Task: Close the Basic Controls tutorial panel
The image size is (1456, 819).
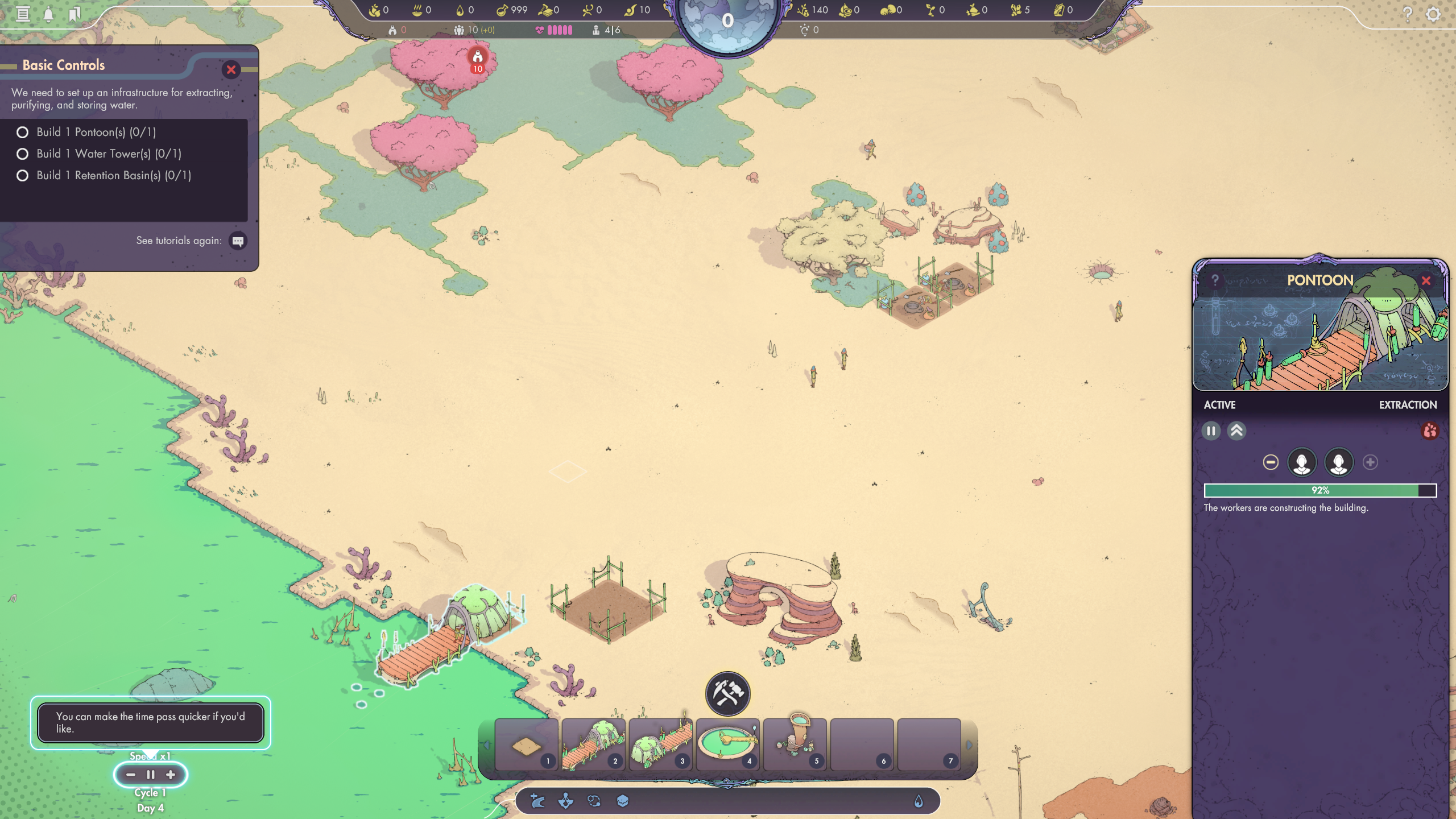Action: (x=231, y=70)
